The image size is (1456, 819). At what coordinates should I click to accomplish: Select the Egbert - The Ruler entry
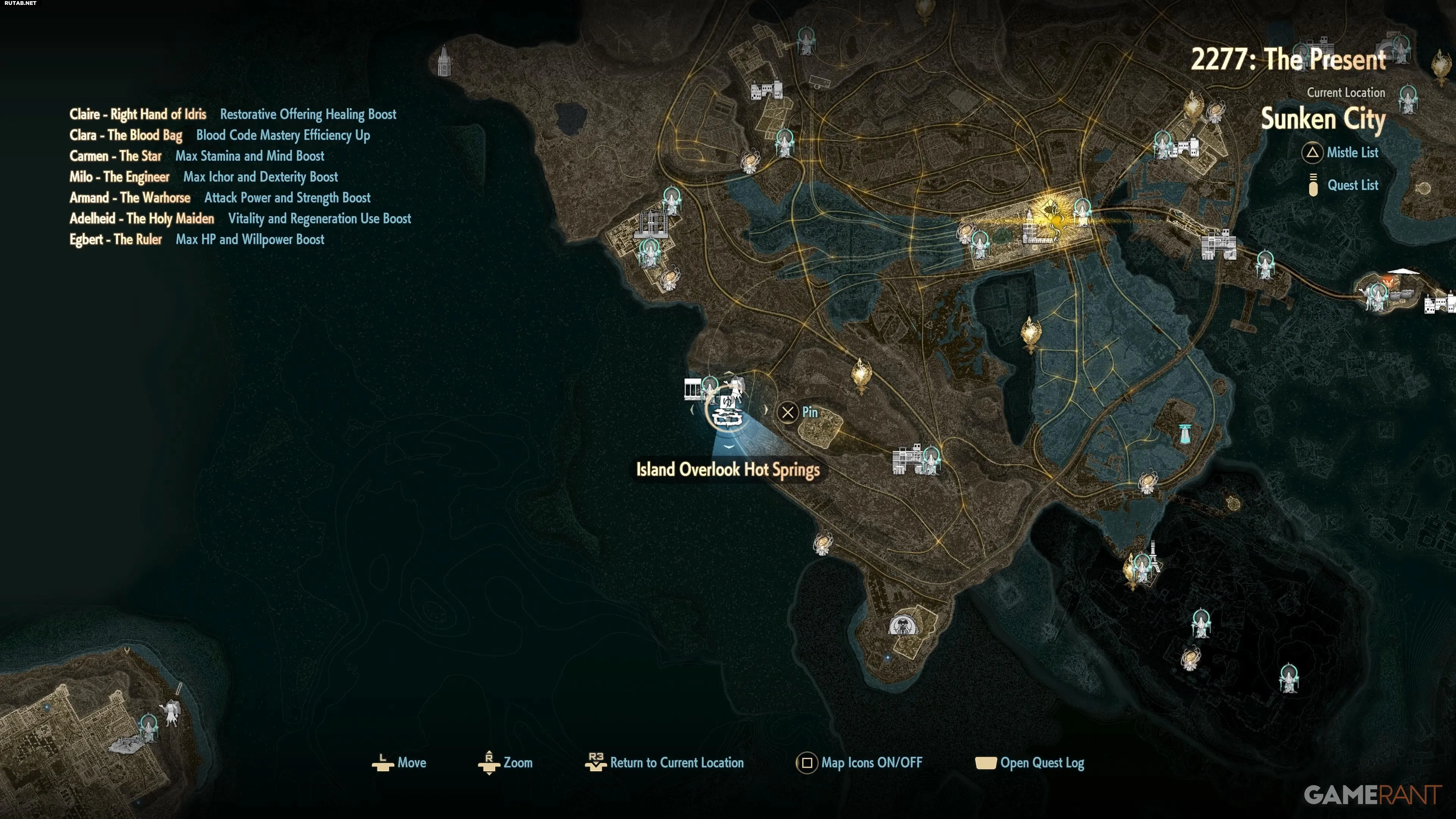115,240
